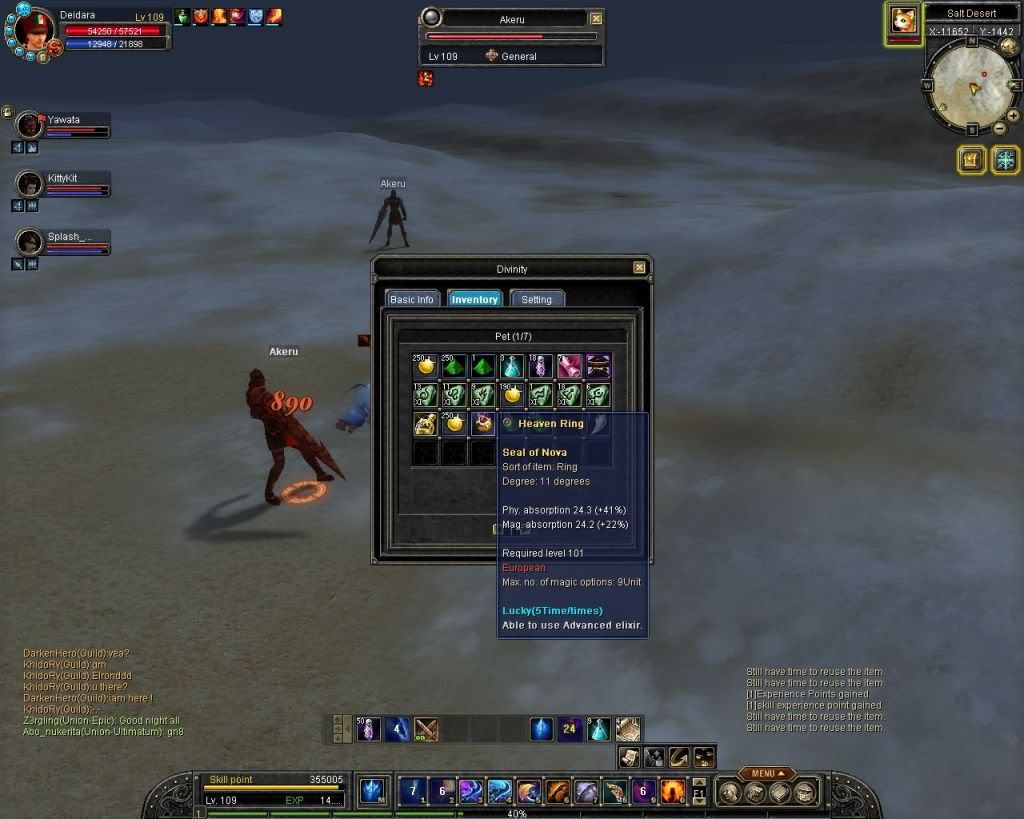Select the golden armor item slot
The width and height of the screenshot is (1024, 819).
click(x=426, y=423)
